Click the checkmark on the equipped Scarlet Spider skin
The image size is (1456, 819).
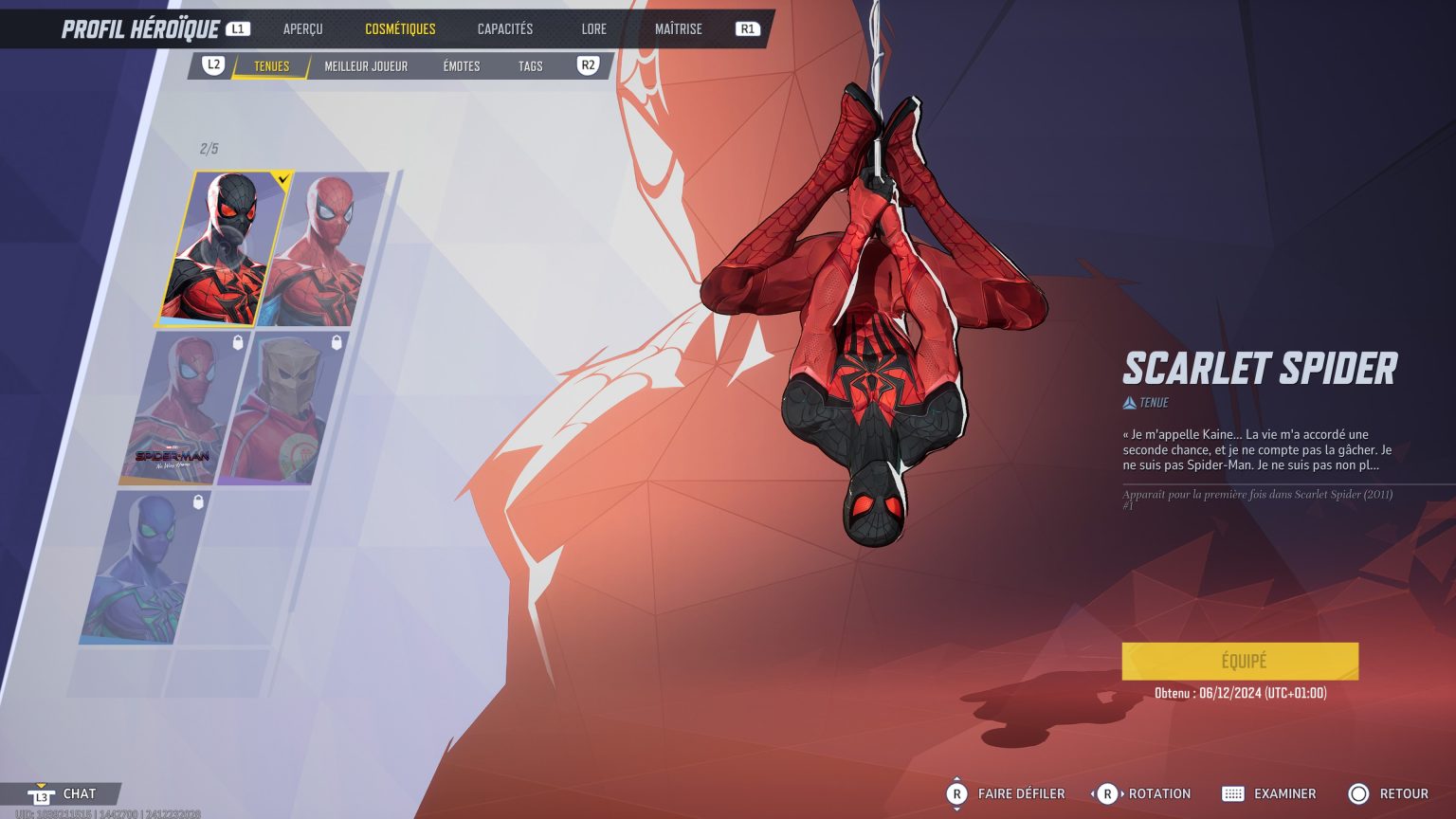(x=282, y=177)
